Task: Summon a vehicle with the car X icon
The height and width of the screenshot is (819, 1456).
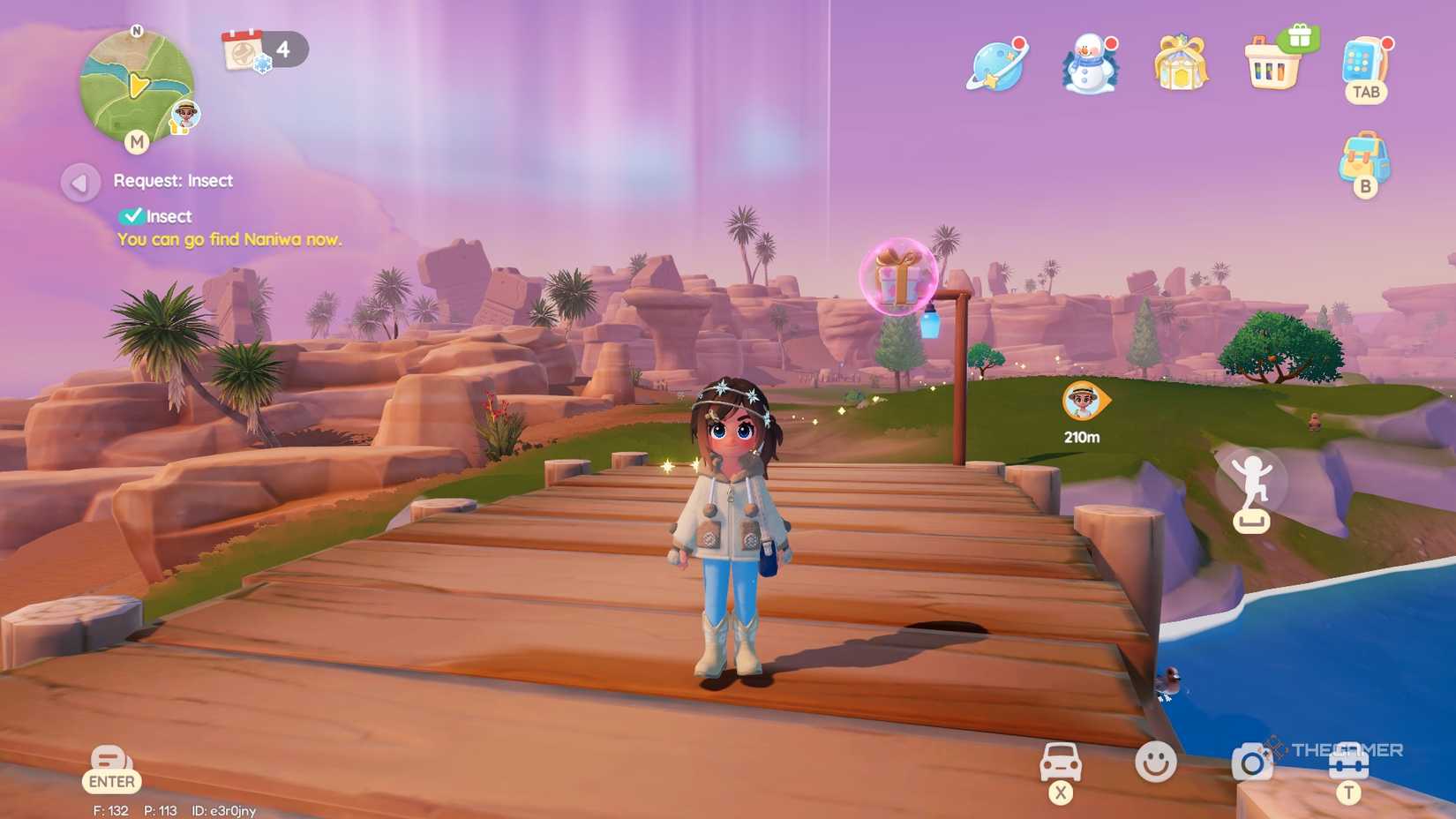Action: tap(1059, 762)
